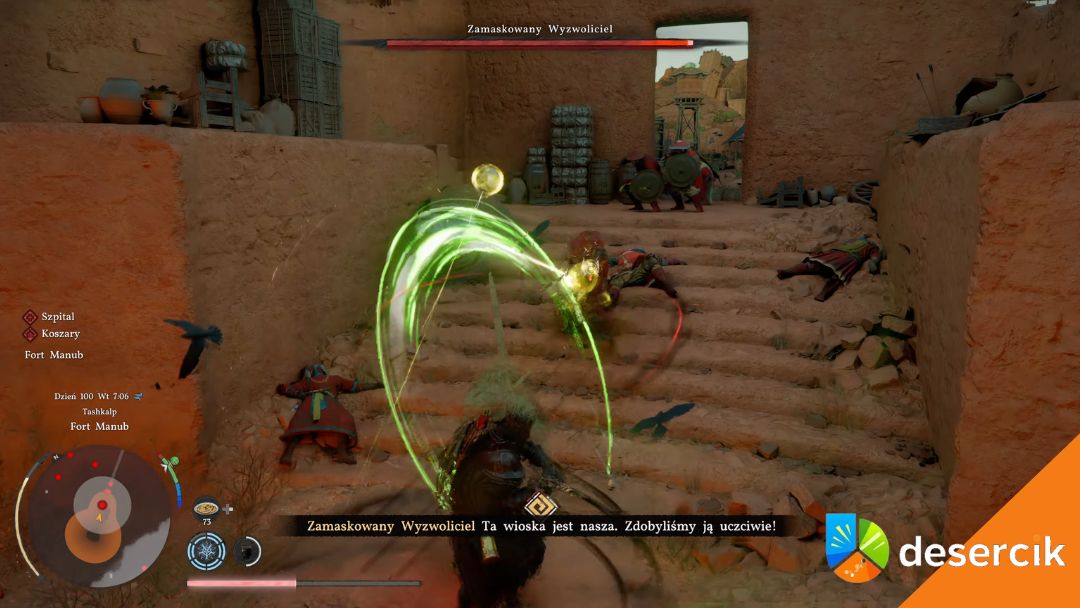Image resolution: width=1080 pixels, height=608 pixels.
Task: Select the Koszary objective marker
Action: pyautogui.click(x=30, y=333)
